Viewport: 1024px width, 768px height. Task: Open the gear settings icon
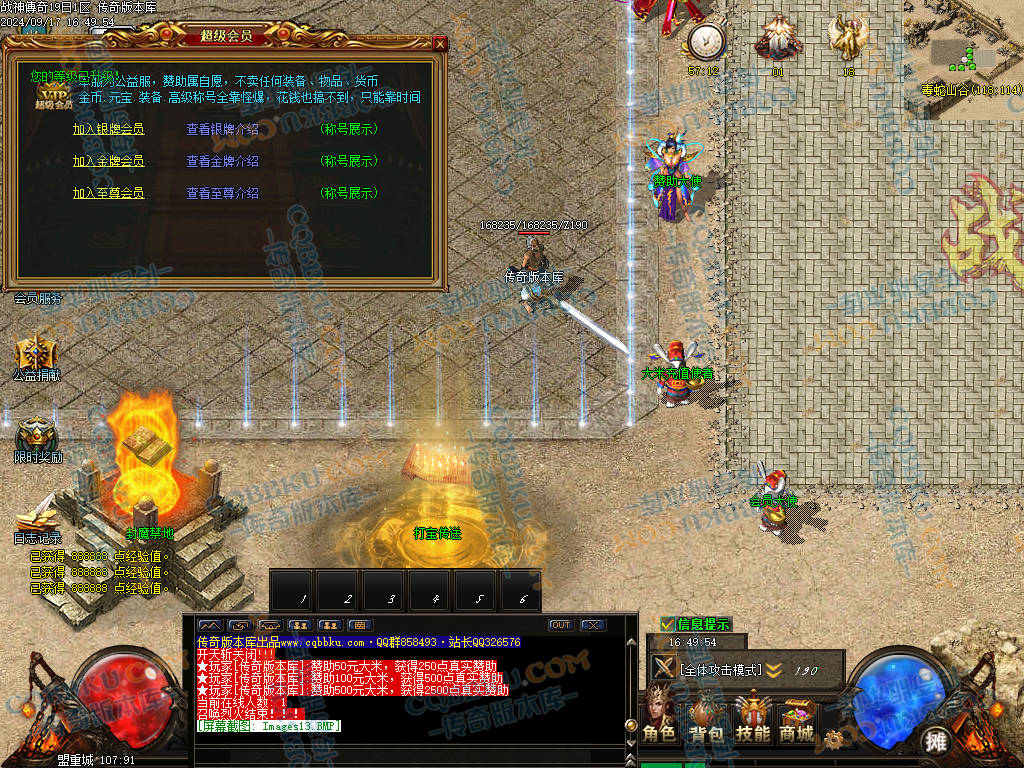pyautogui.click(x=833, y=741)
